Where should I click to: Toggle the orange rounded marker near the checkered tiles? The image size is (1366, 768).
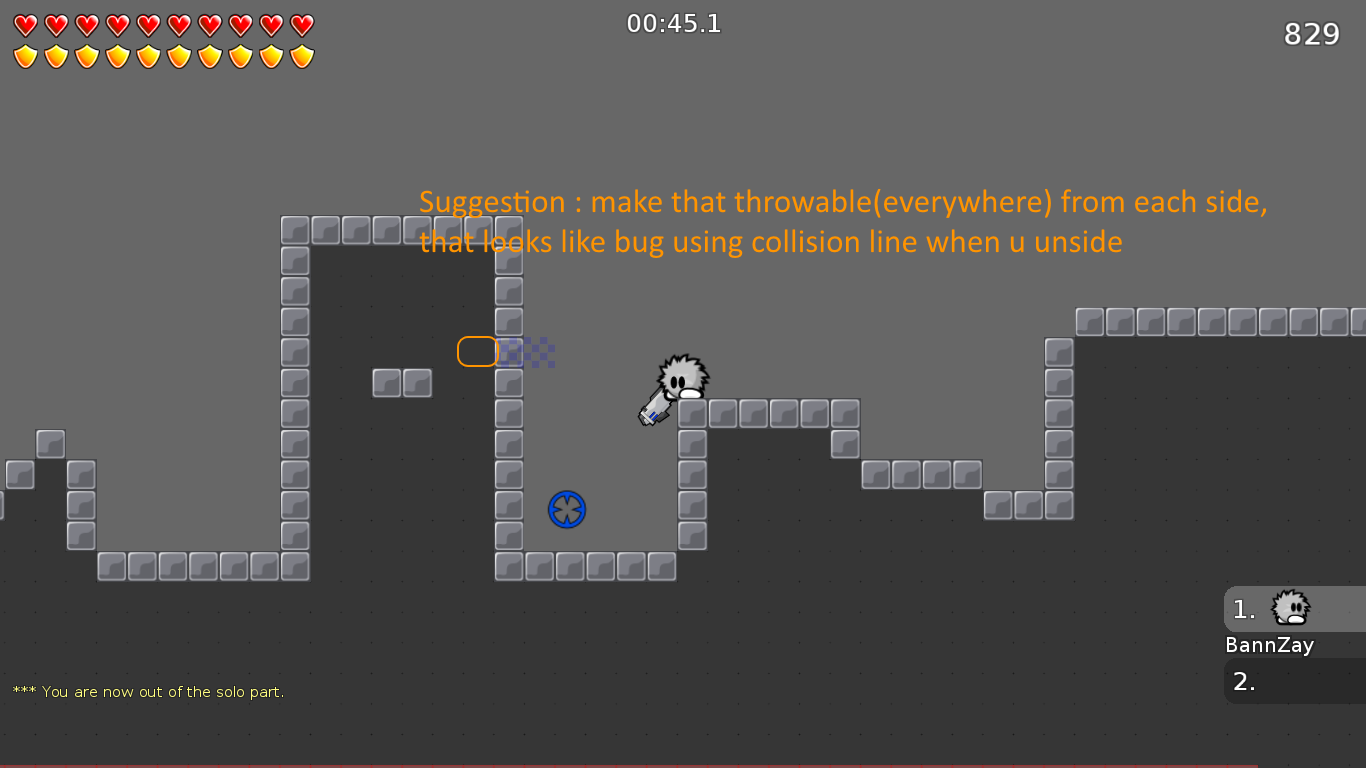(x=477, y=352)
